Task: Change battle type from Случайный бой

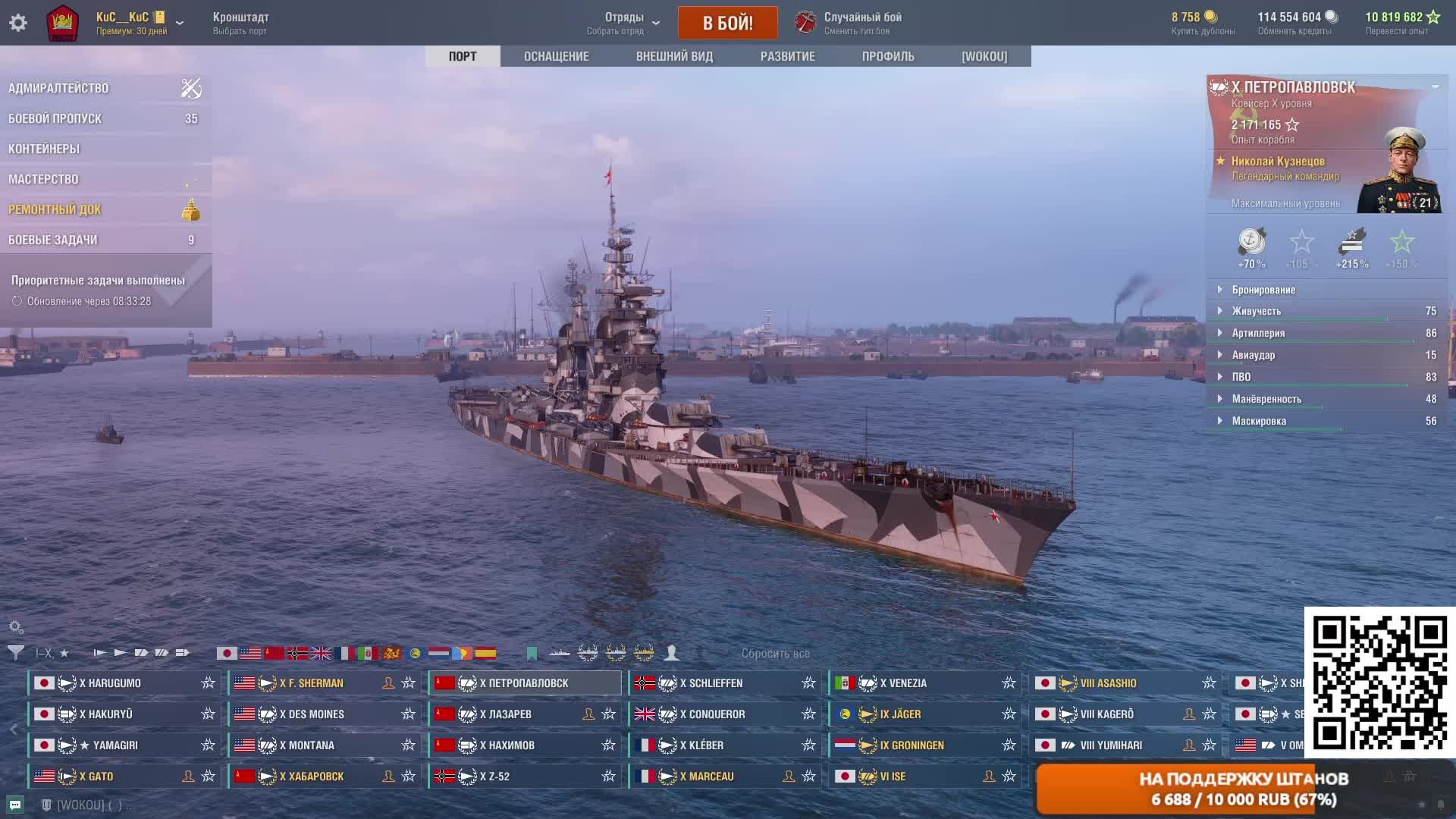Action: pyautogui.click(x=861, y=23)
